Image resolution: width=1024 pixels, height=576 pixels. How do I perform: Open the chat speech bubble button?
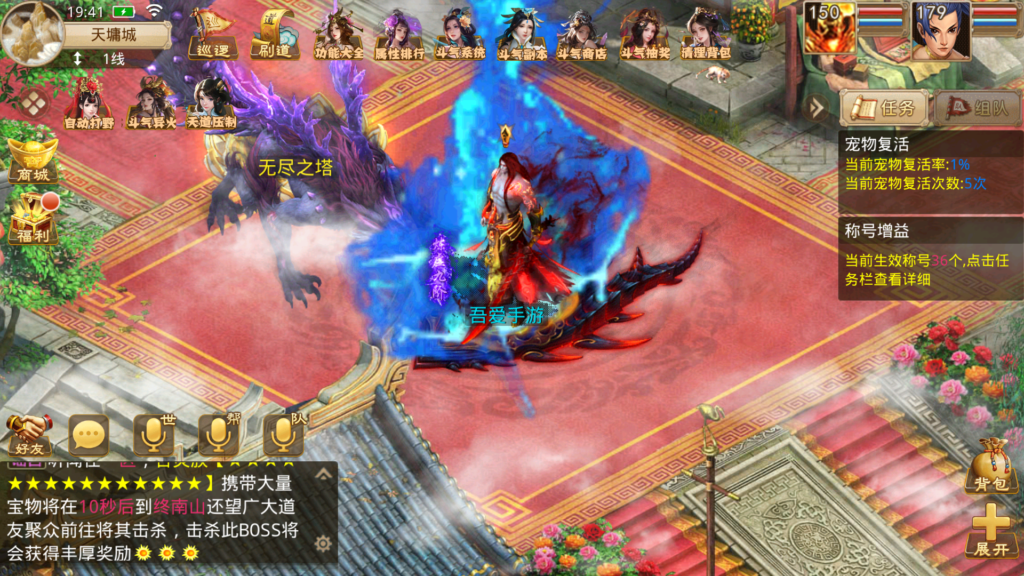pos(89,434)
